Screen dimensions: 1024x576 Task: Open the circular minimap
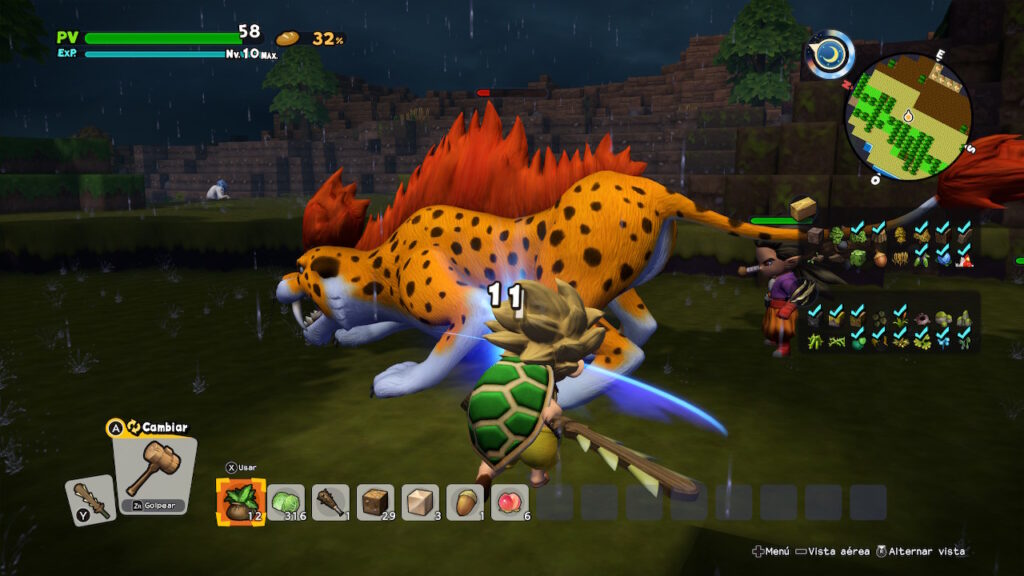click(x=908, y=116)
